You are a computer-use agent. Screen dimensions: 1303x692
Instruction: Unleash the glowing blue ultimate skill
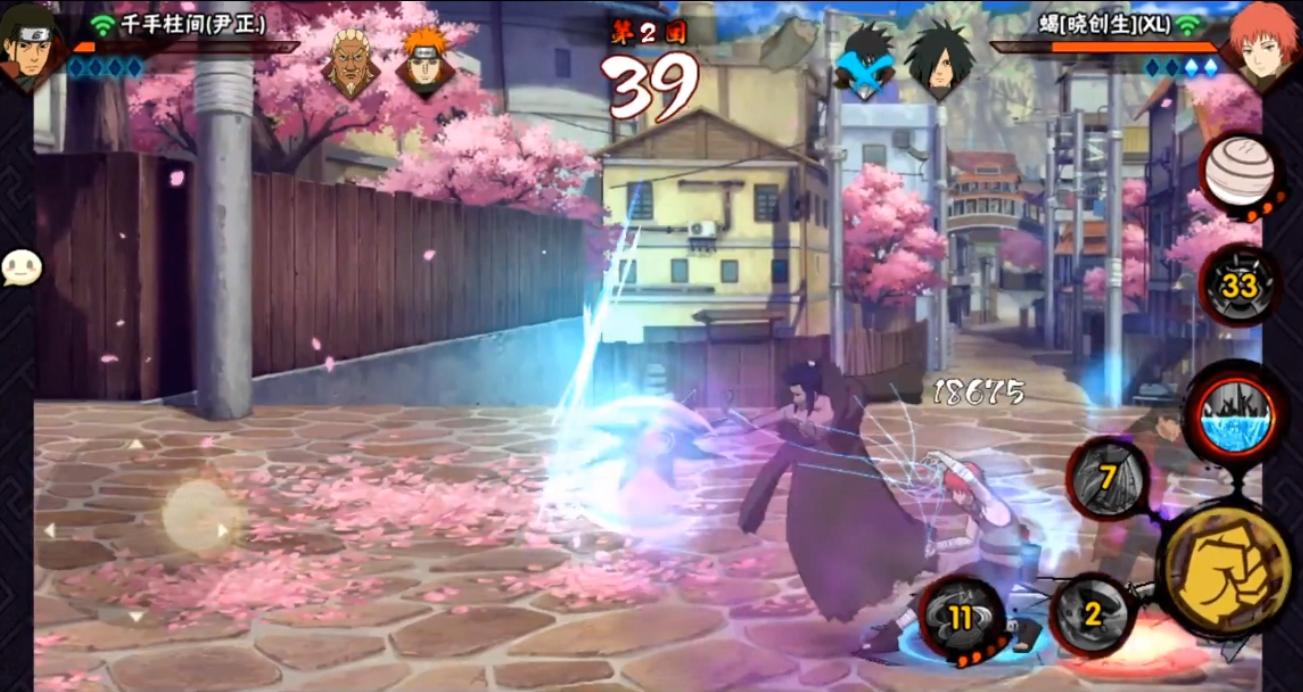pyautogui.click(x=1235, y=414)
